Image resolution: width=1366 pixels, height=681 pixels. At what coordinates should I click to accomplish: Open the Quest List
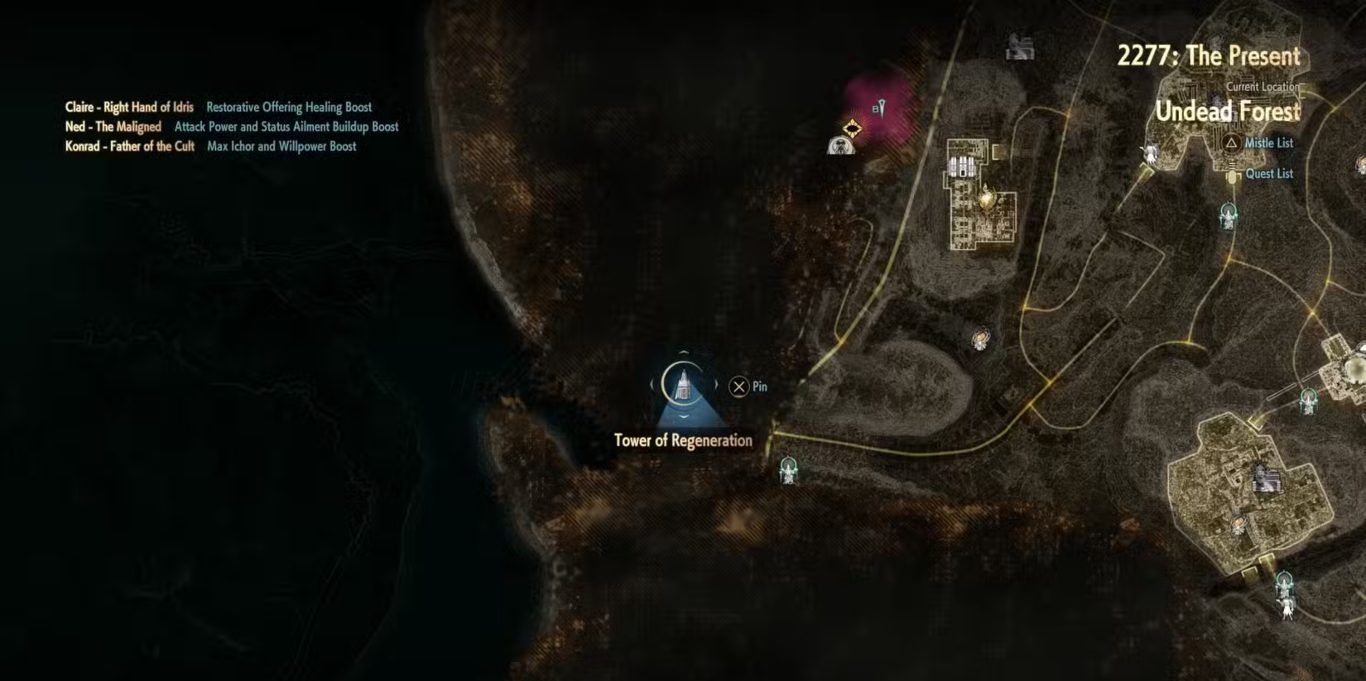click(x=1268, y=174)
